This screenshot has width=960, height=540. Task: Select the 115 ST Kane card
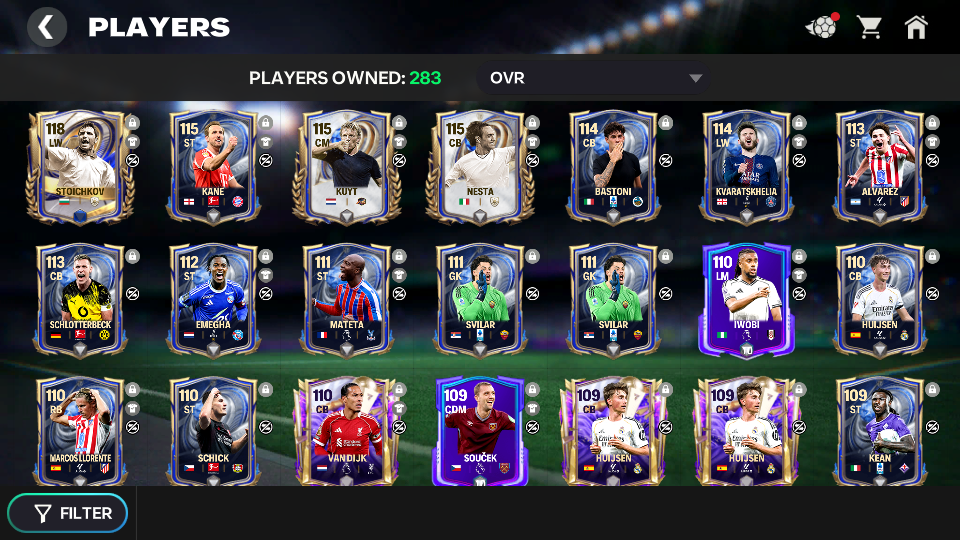(x=215, y=167)
